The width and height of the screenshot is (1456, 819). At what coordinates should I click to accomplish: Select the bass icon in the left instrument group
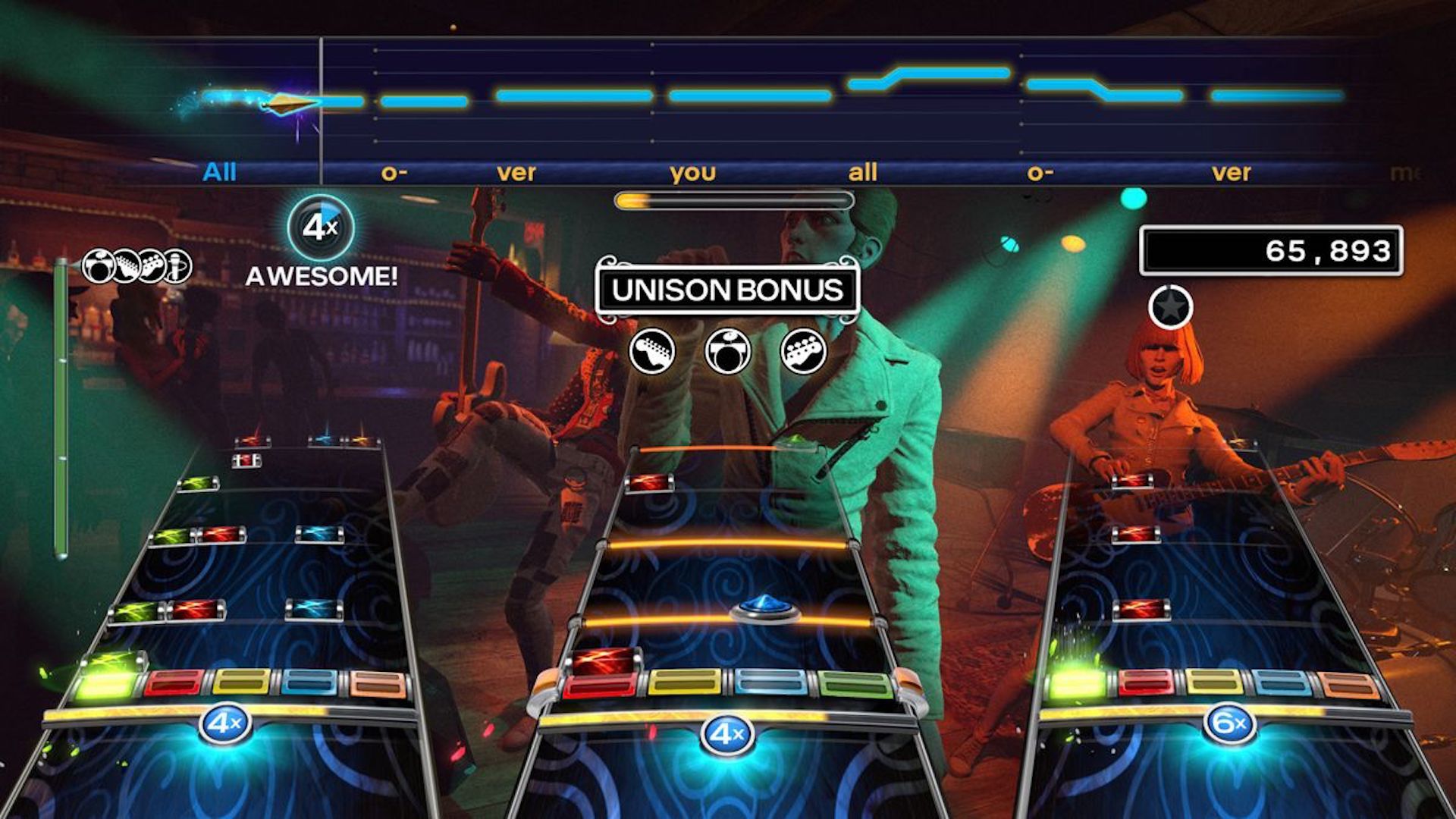point(150,265)
